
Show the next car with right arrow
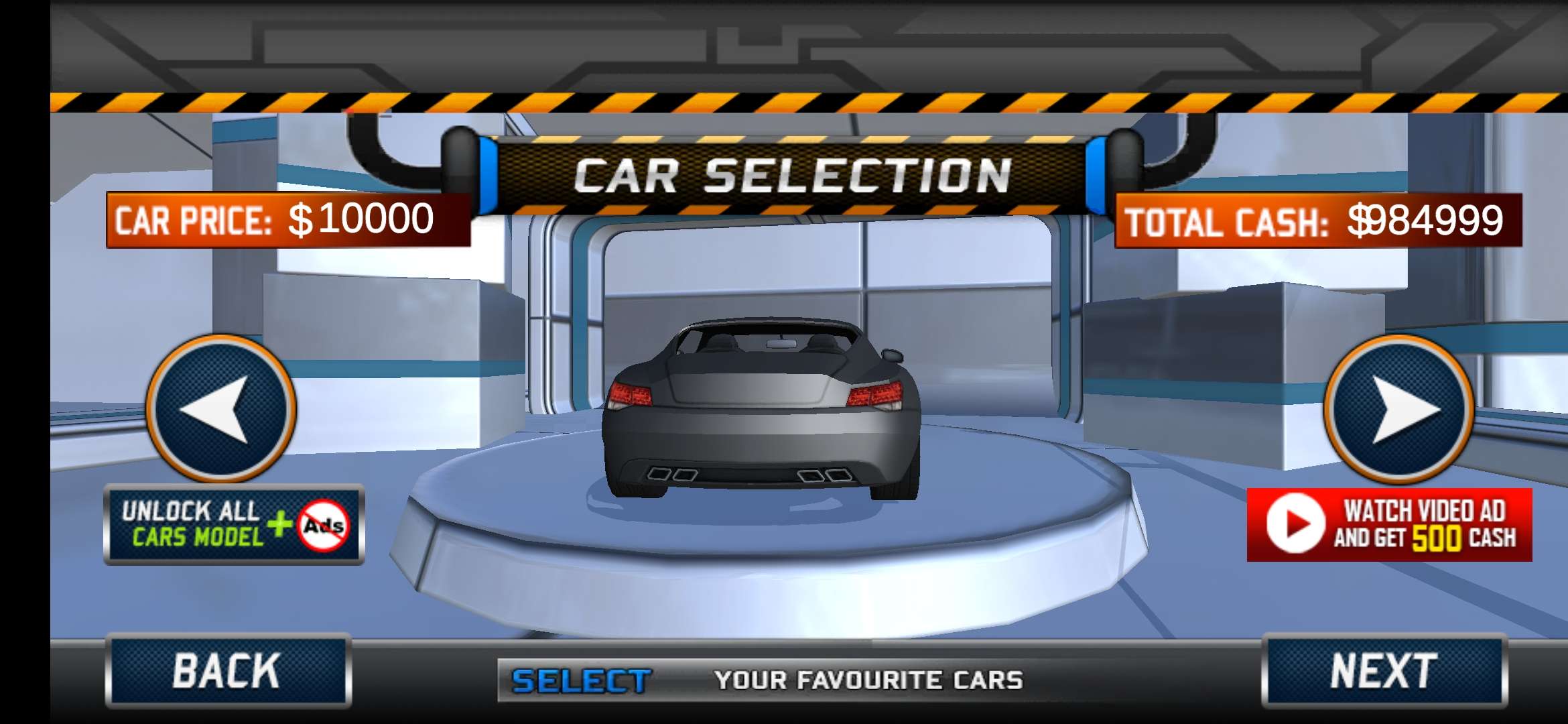(1399, 409)
